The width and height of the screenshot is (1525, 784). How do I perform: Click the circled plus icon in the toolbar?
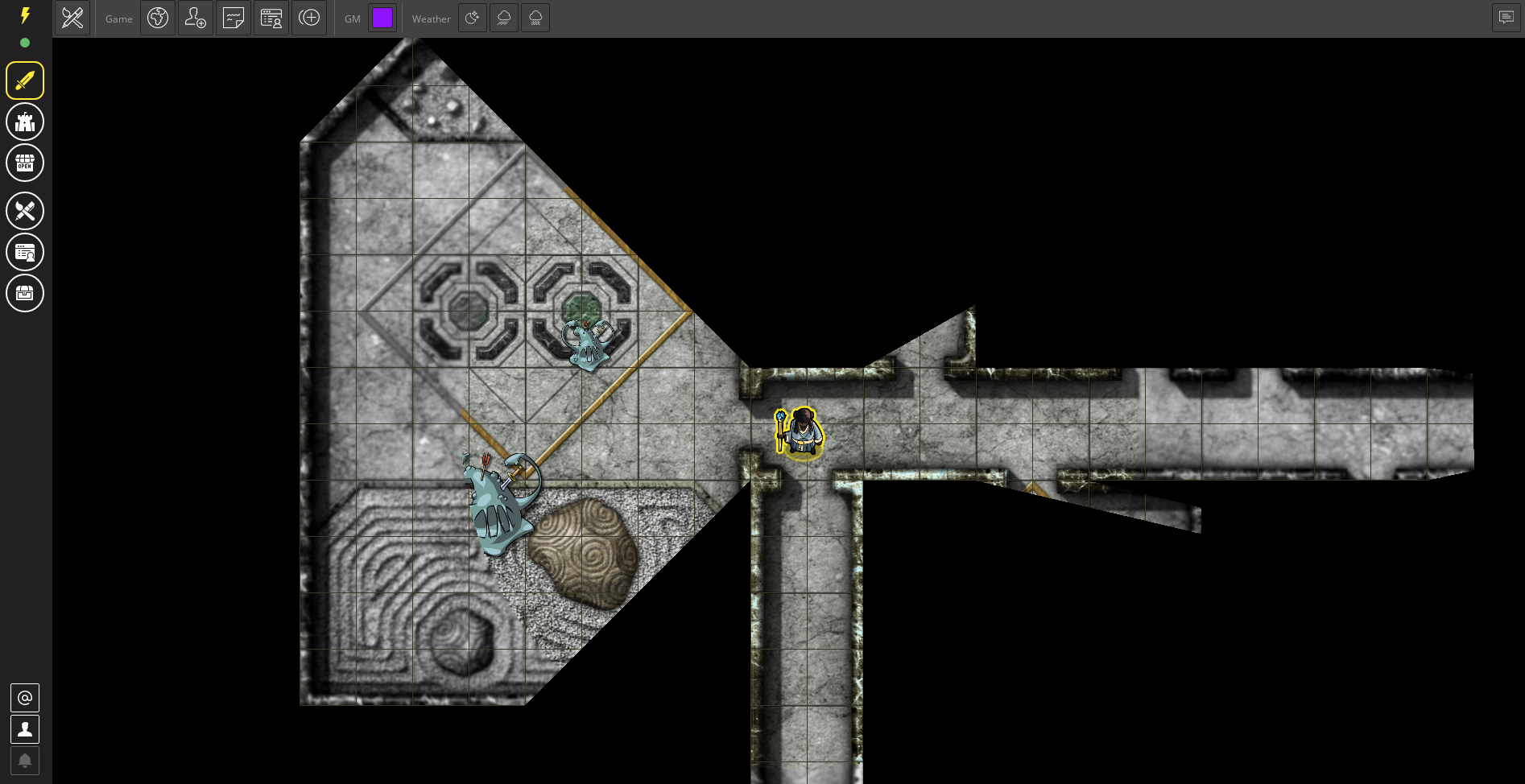tap(309, 18)
